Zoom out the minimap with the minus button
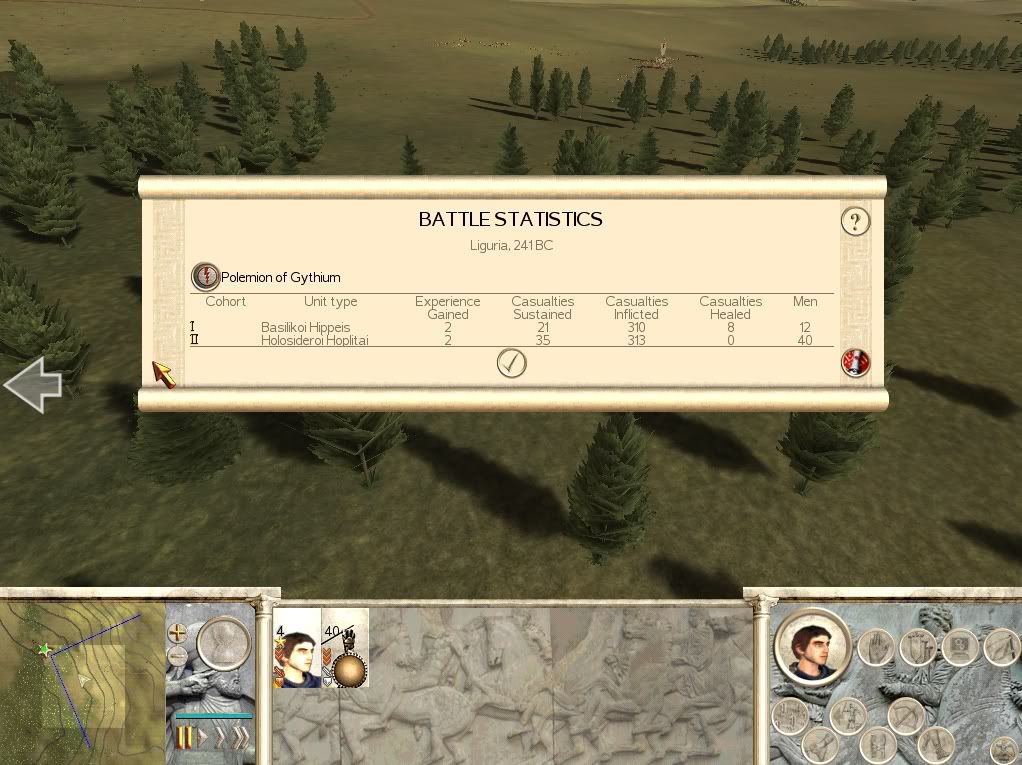Viewport: 1022px width, 765px height. tap(178, 656)
